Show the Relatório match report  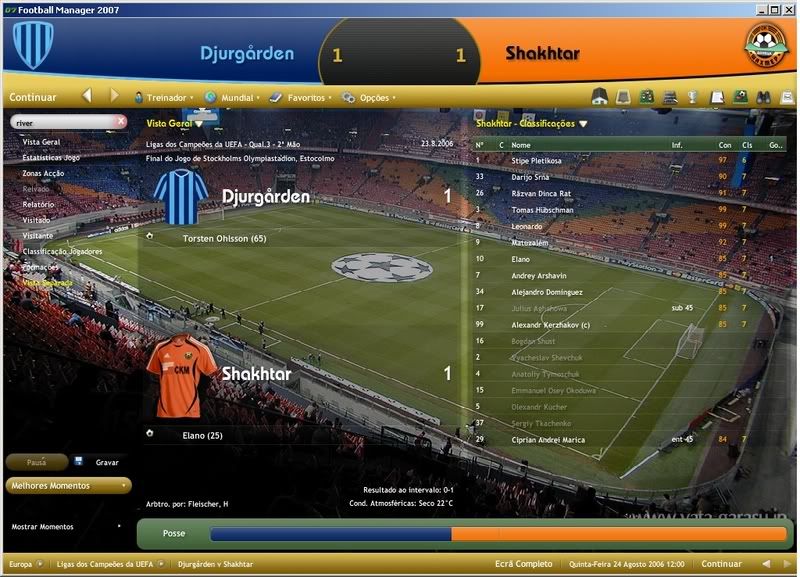click(x=38, y=204)
